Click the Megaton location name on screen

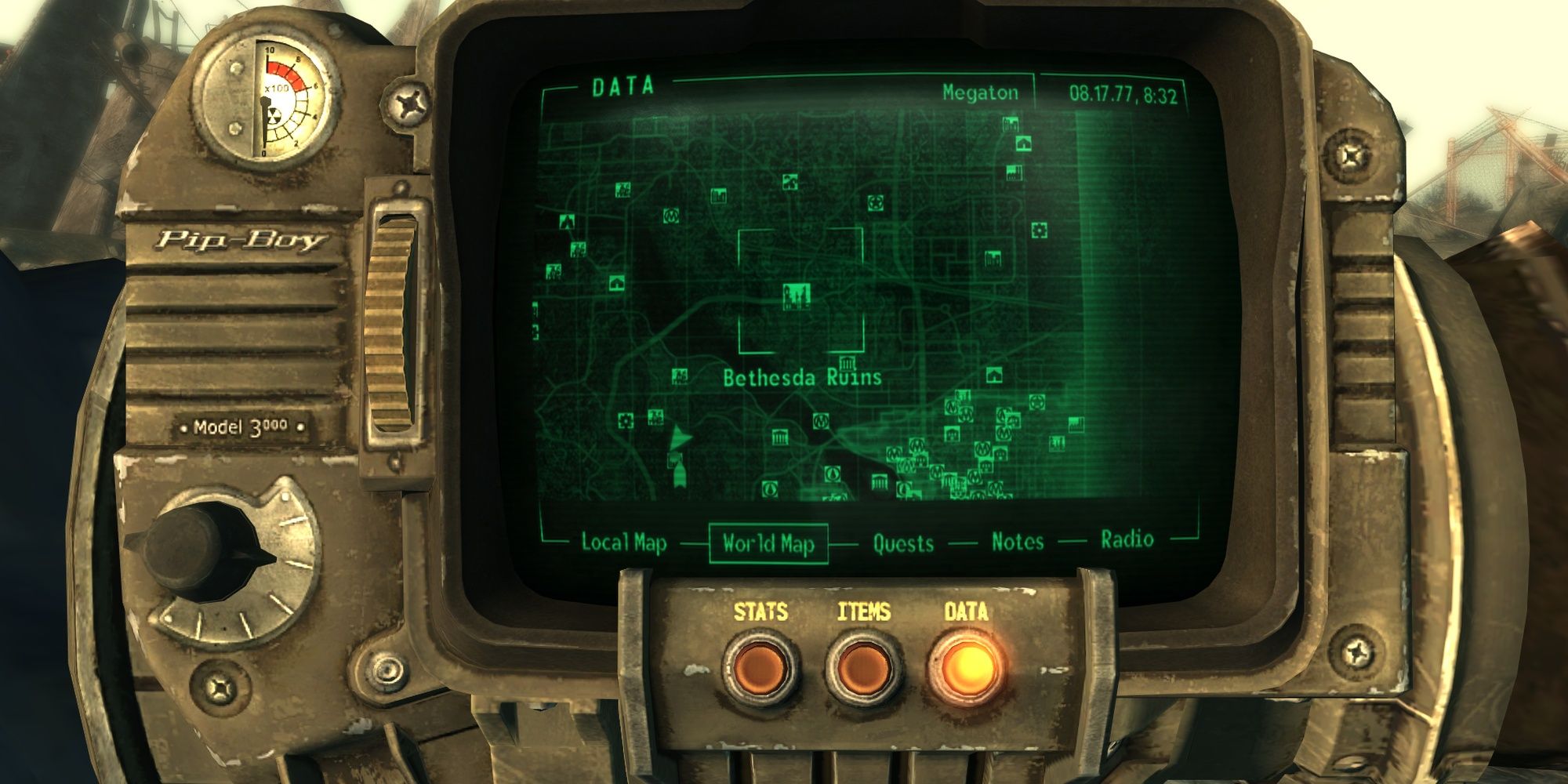980,93
